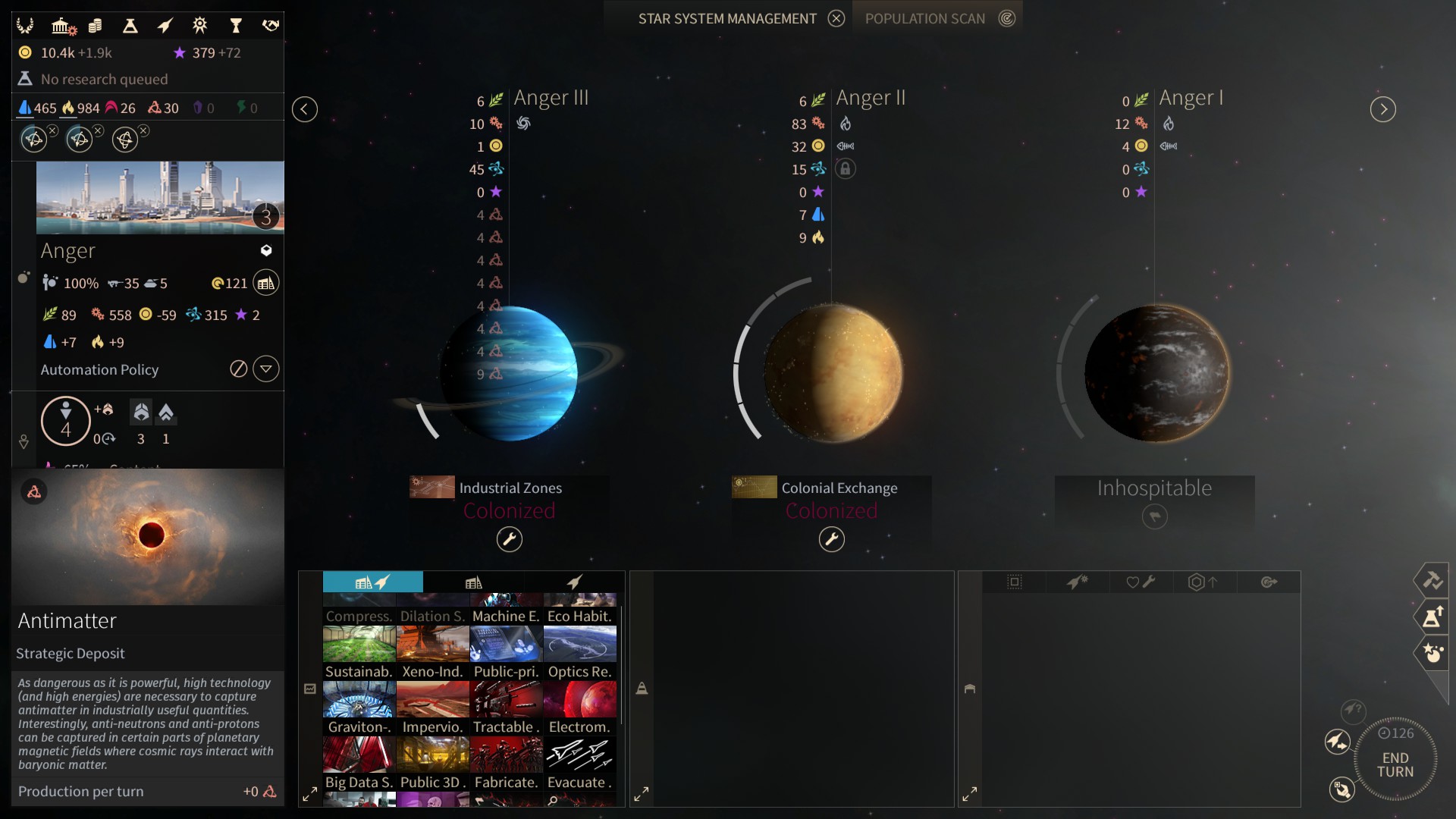Go to the next star system arrow
This screenshot has width=1456, height=819.
coord(1382,109)
